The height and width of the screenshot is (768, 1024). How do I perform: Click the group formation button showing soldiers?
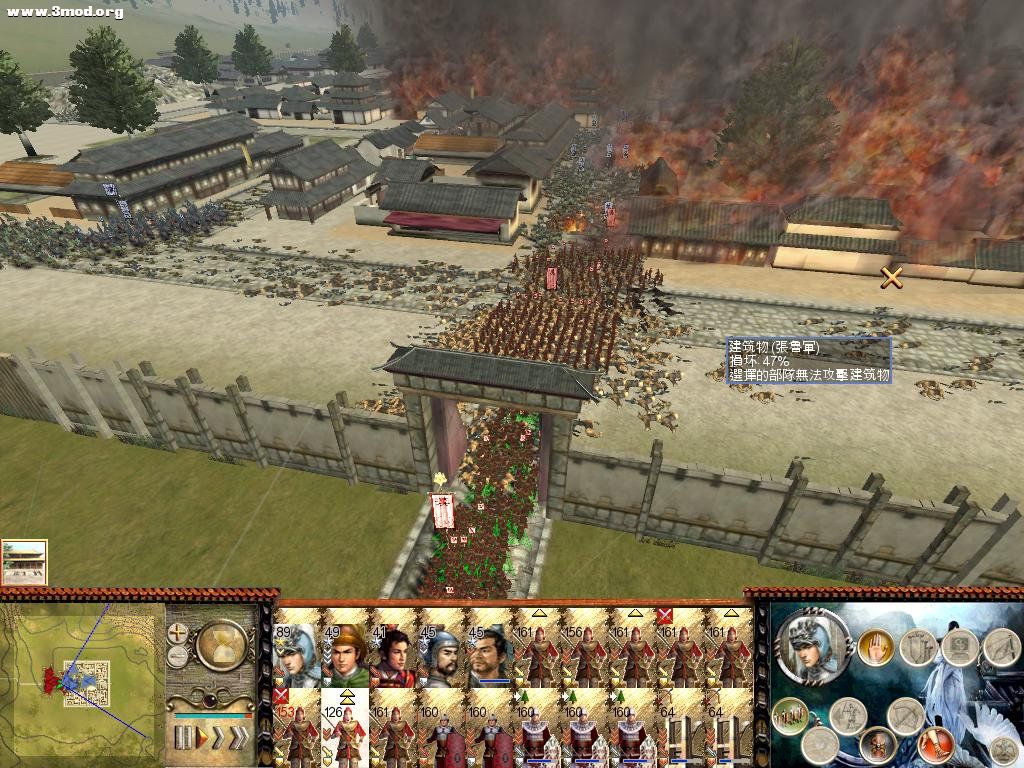tap(789, 715)
